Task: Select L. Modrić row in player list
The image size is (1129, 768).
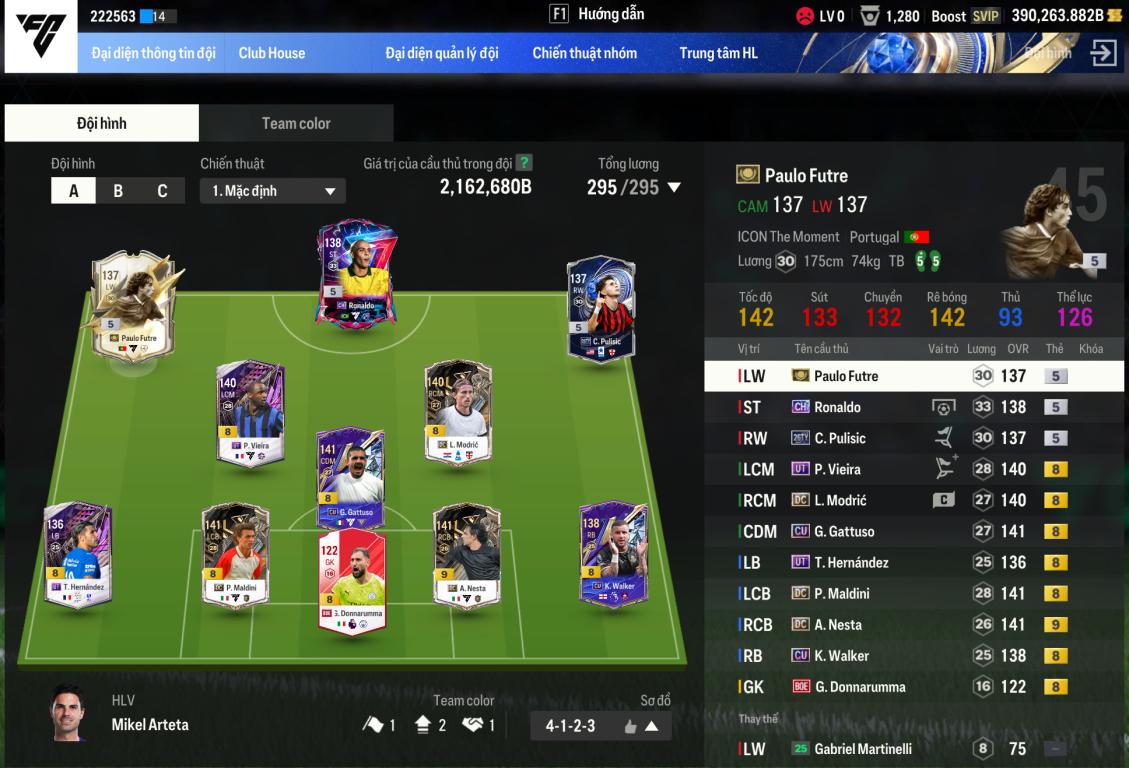Action: (x=916, y=500)
